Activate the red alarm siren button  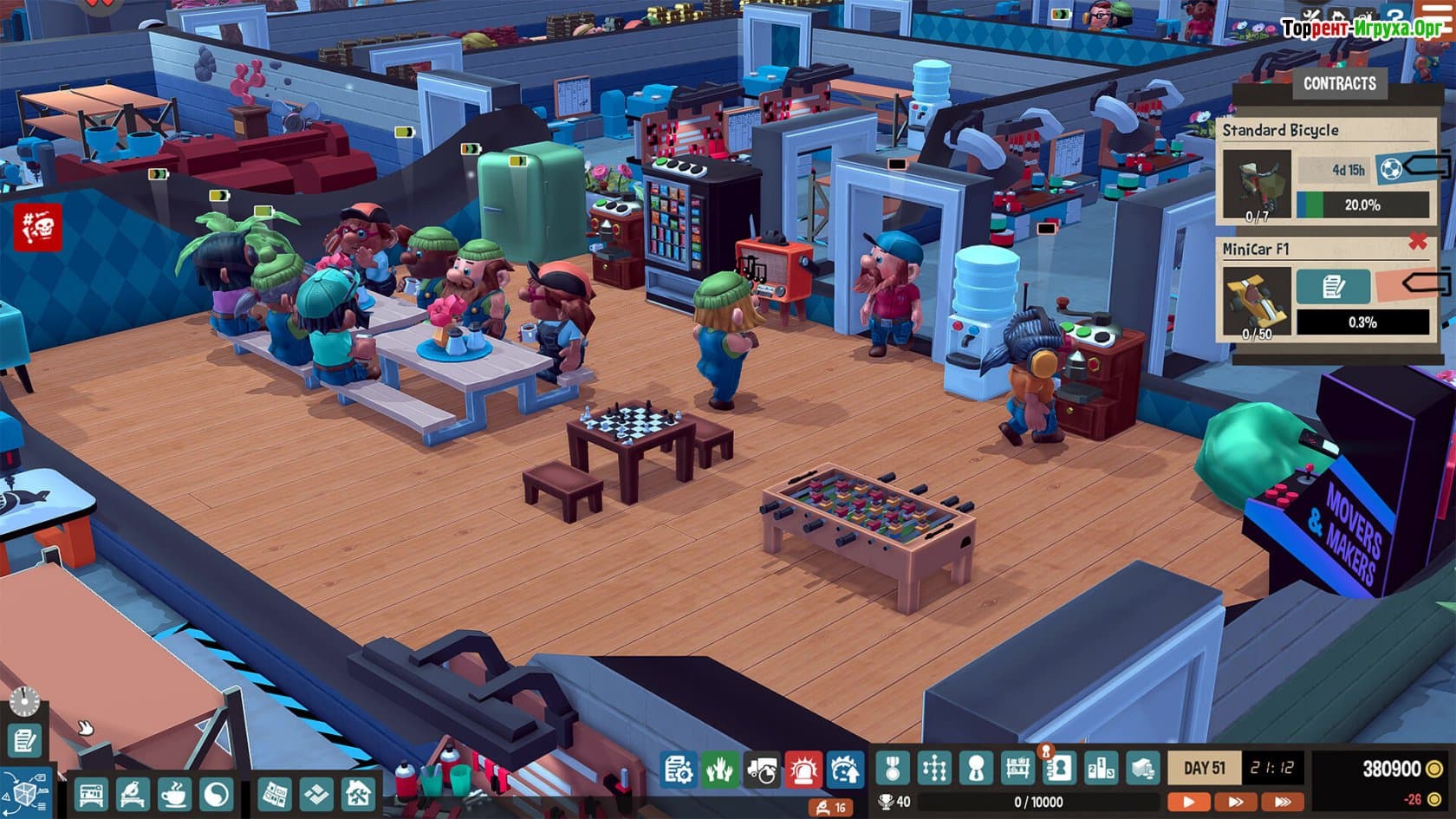pos(803,769)
